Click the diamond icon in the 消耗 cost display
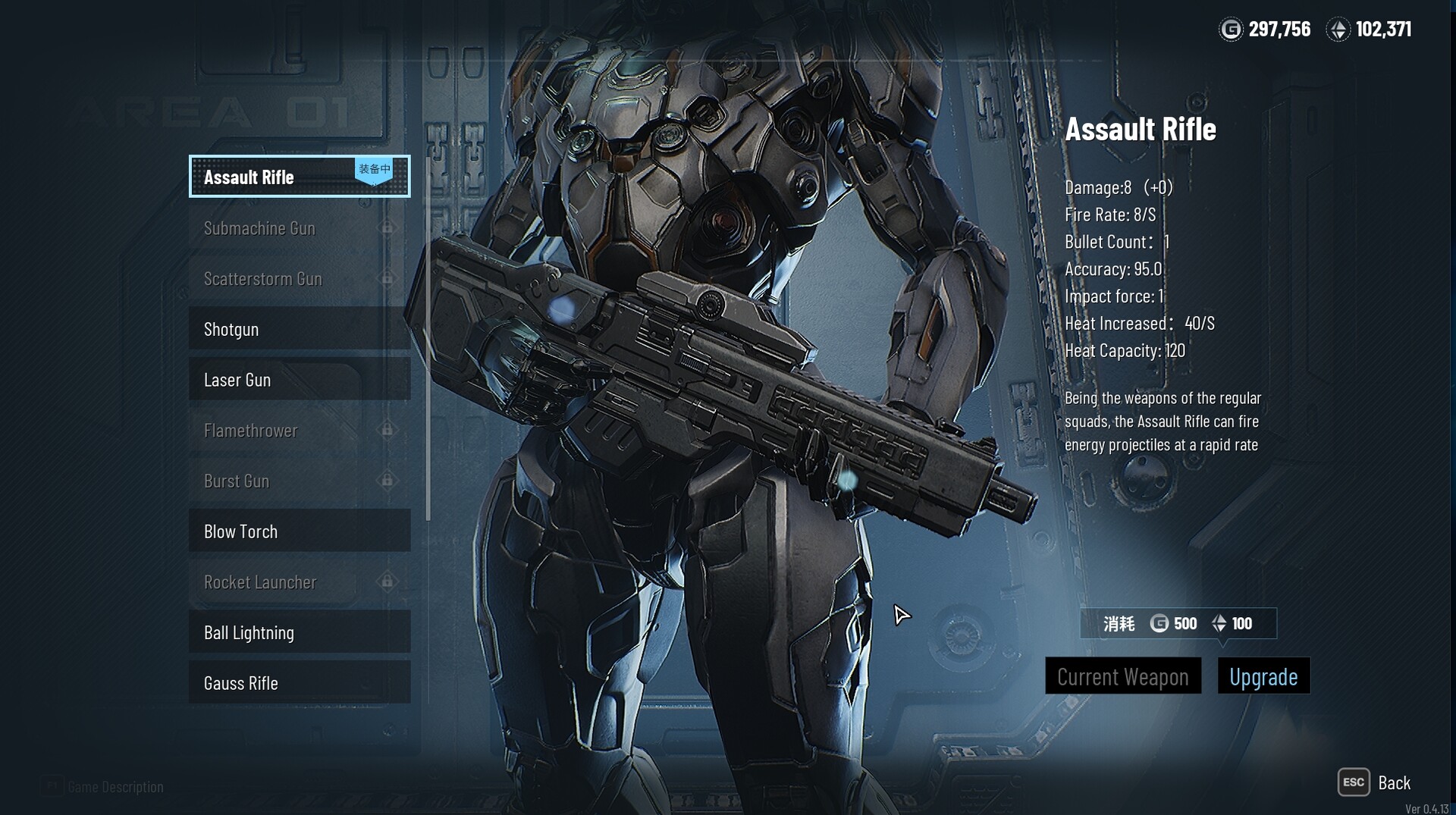Image resolution: width=1456 pixels, height=815 pixels. click(x=1221, y=623)
